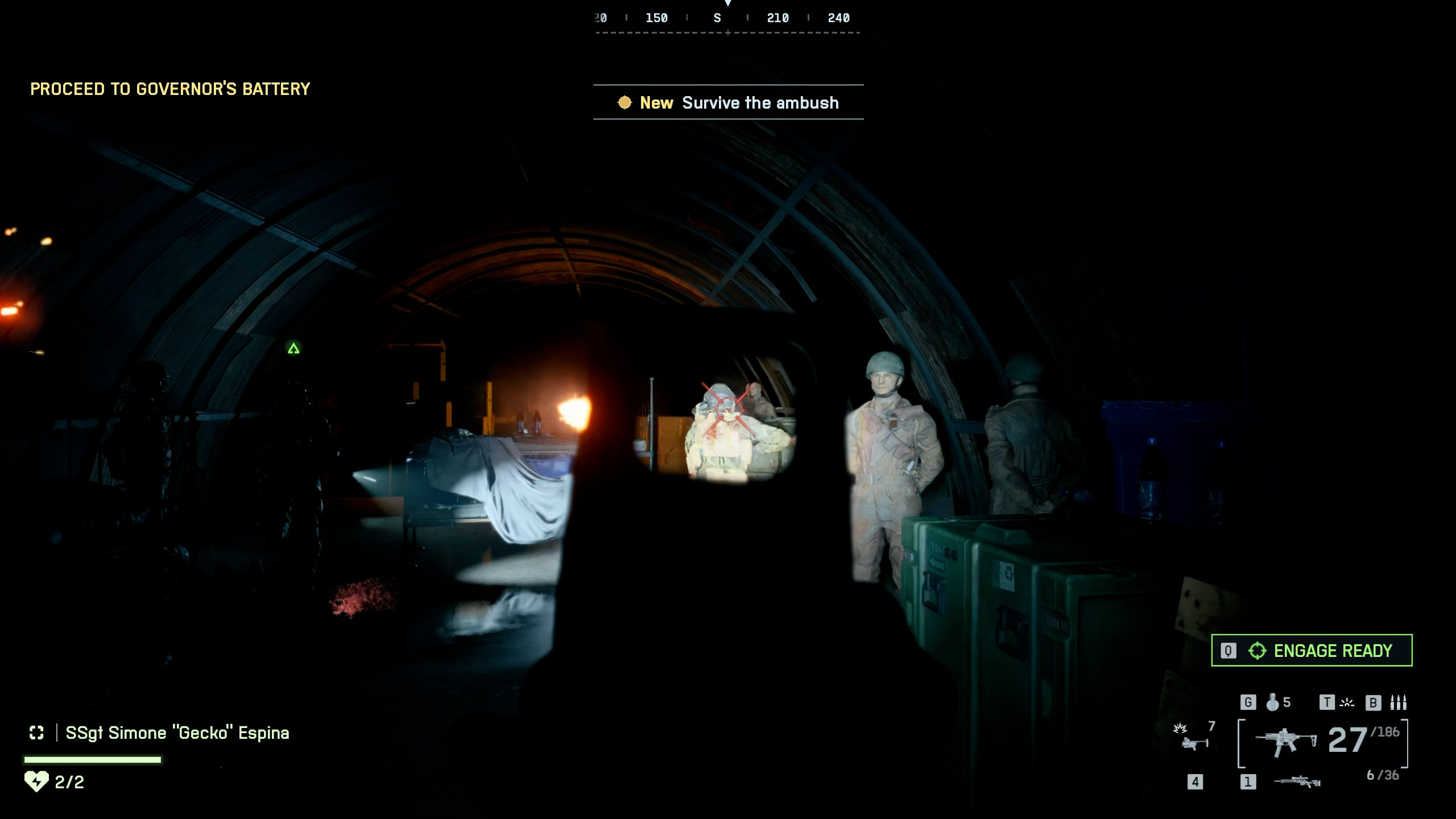Click the heart revive charges icon
The image size is (1456, 819).
click(36, 781)
